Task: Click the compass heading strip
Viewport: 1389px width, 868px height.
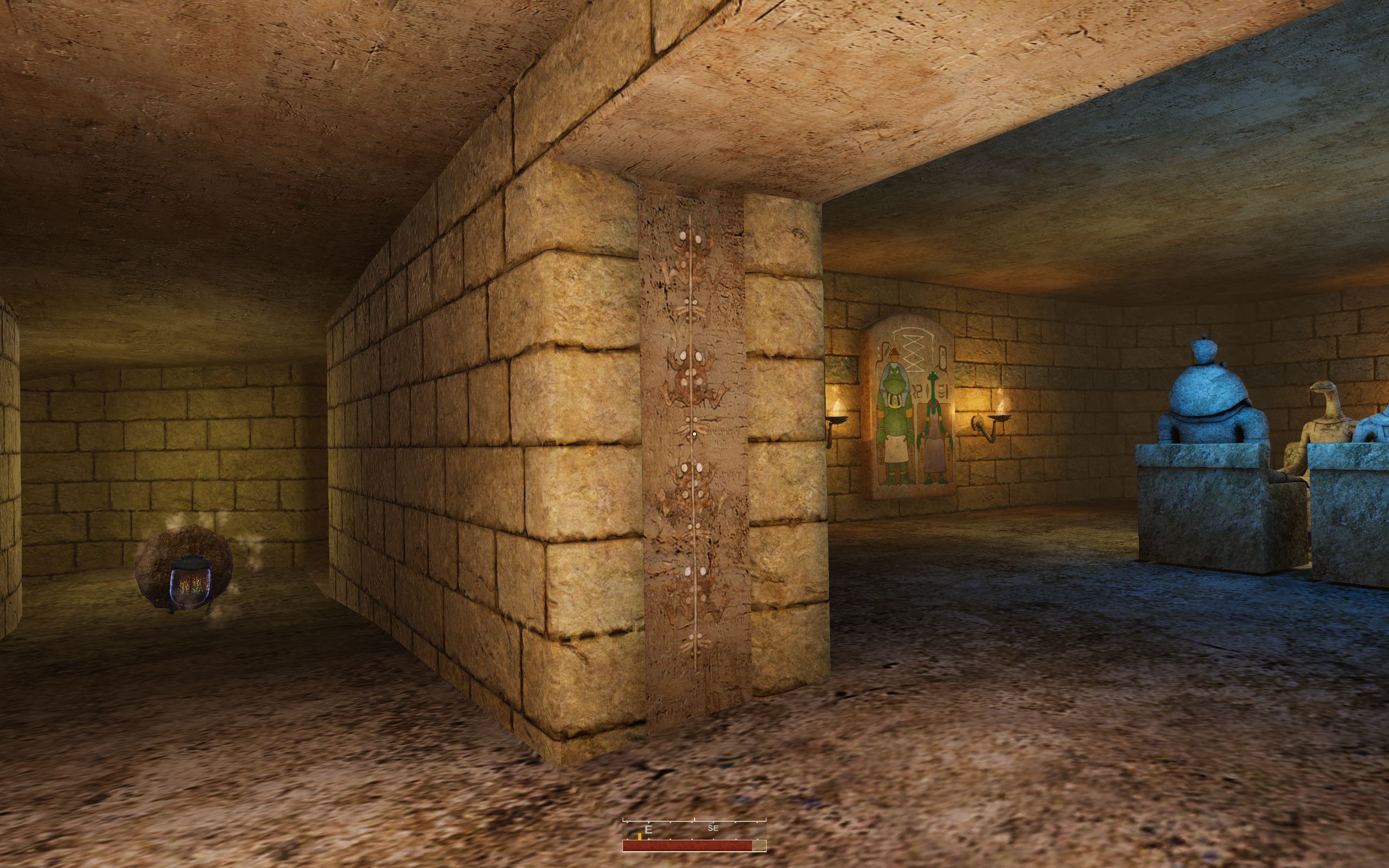Action: coord(694,828)
